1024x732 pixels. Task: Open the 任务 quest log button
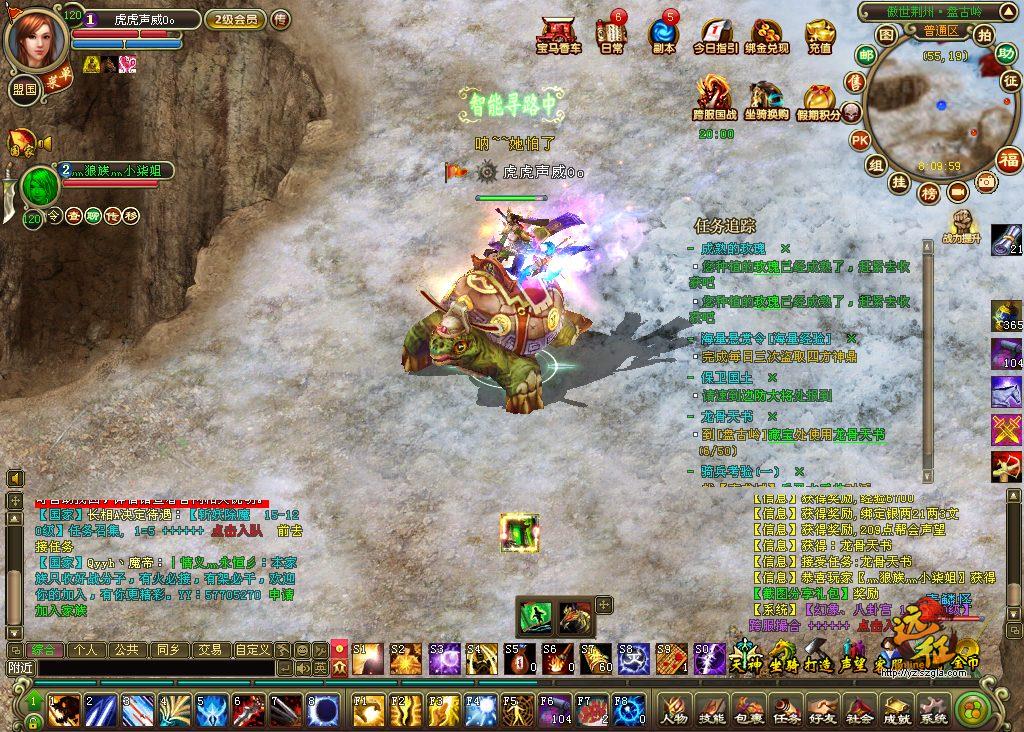(786, 709)
